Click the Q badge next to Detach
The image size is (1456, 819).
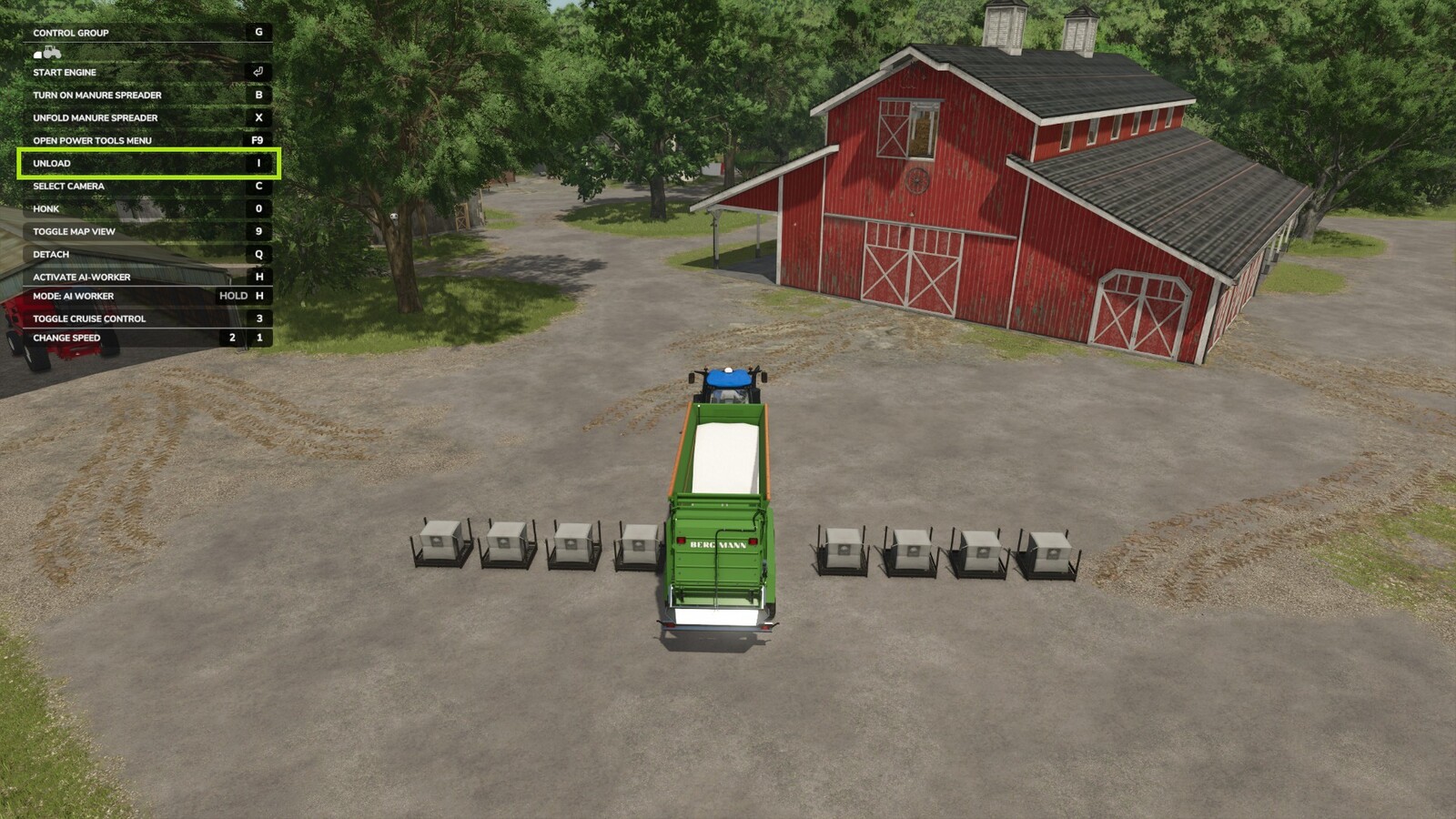(x=259, y=254)
